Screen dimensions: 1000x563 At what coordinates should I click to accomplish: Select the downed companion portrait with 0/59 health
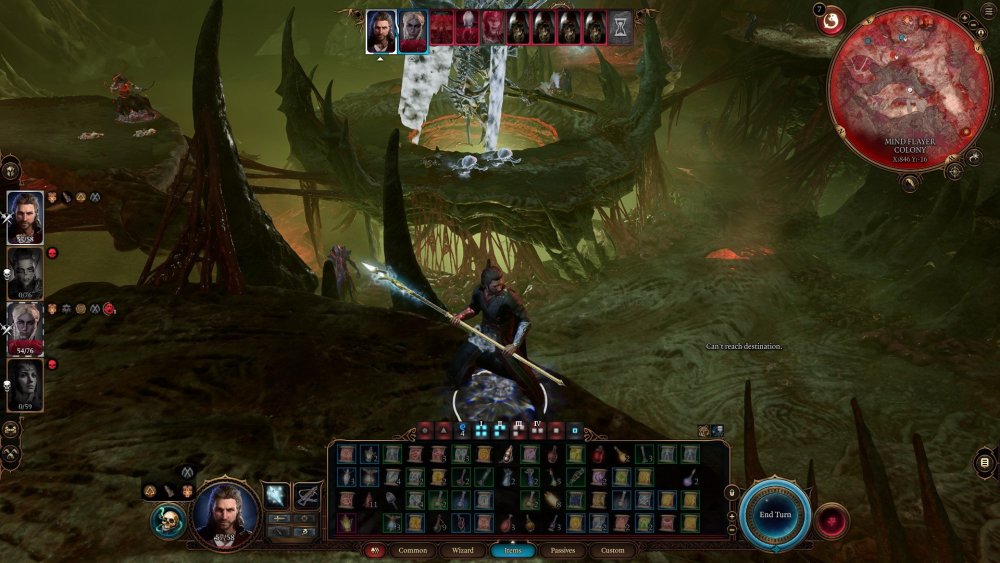click(x=25, y=385)
